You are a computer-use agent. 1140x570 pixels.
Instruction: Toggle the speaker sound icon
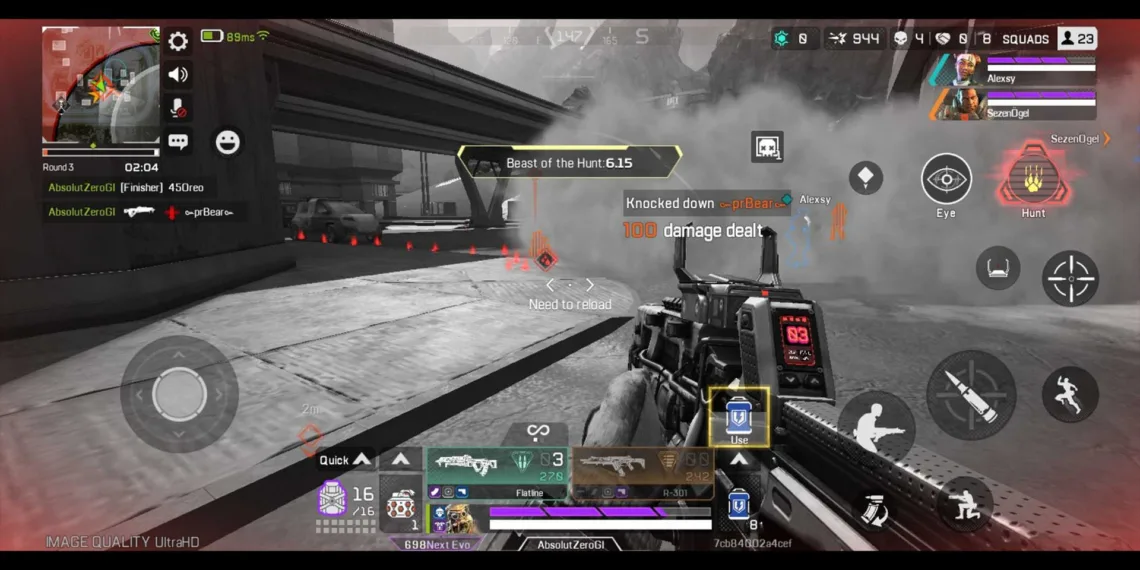(178, 74)
